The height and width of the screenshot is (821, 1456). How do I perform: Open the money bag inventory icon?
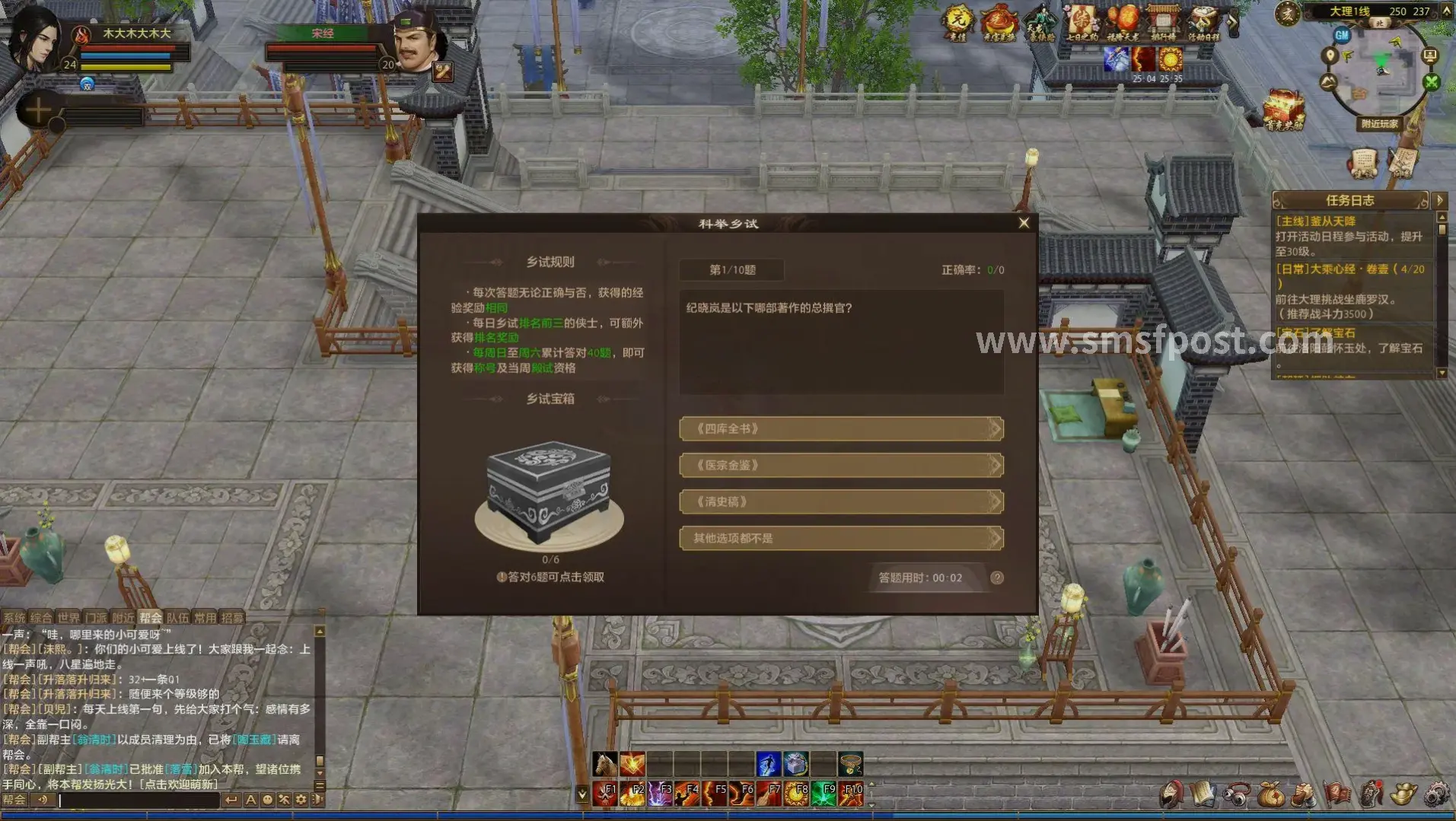click(1270, 795)
